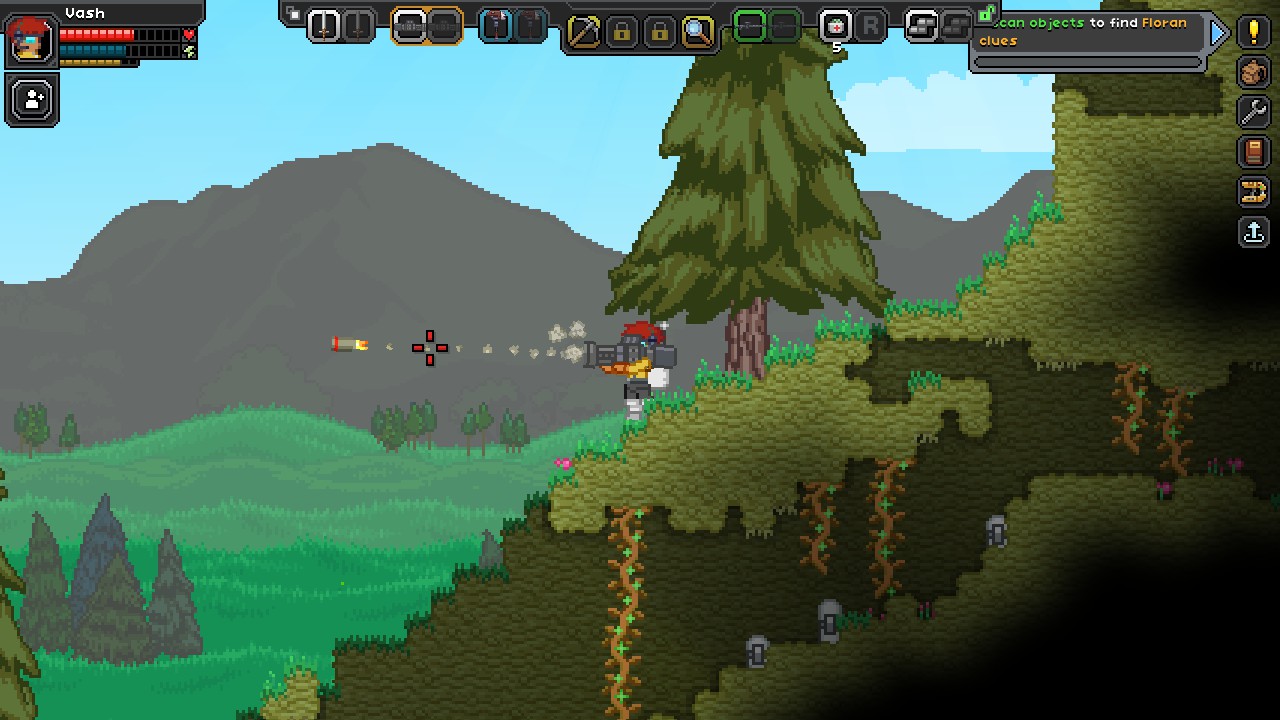Screen dimensions: 1280x720
Task: Choose the magnifying glass scan tool
Action: [697, 32]
